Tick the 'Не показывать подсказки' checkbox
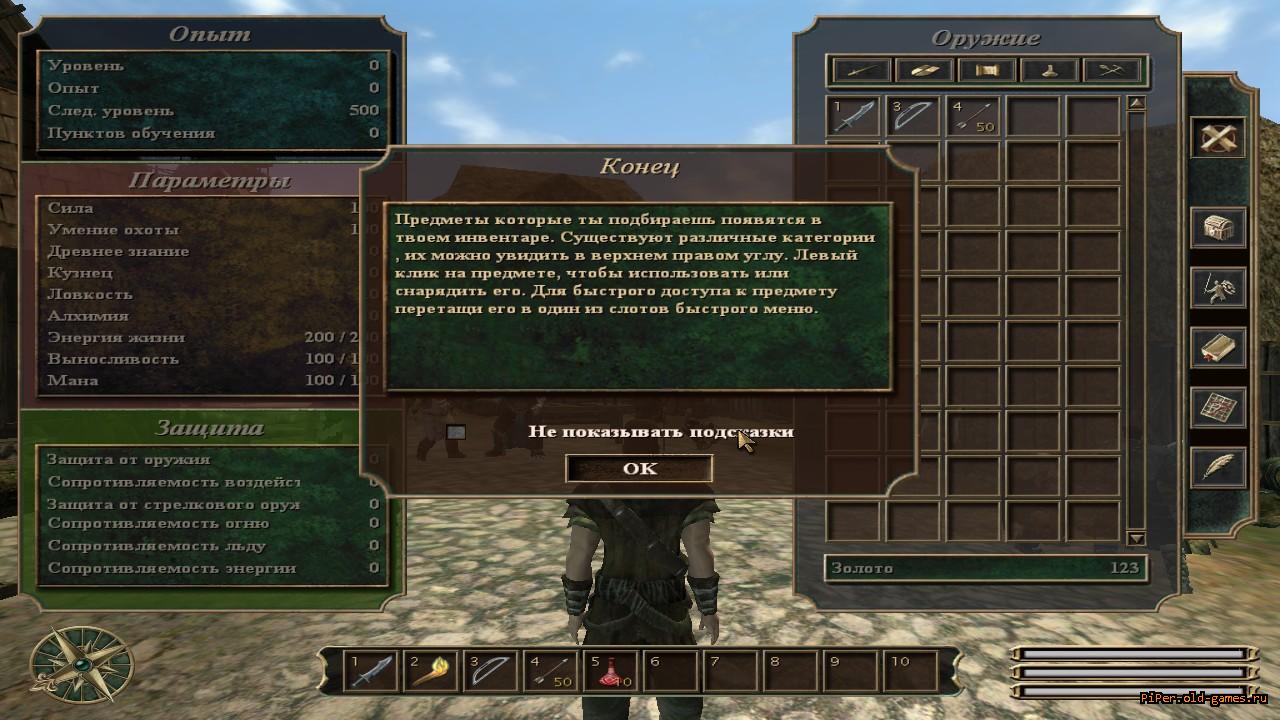 (456, 432)
